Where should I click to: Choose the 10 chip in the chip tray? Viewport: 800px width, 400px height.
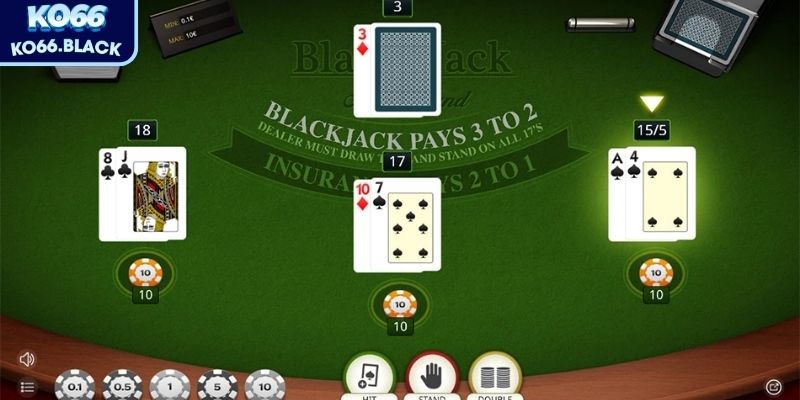[264, 387]
